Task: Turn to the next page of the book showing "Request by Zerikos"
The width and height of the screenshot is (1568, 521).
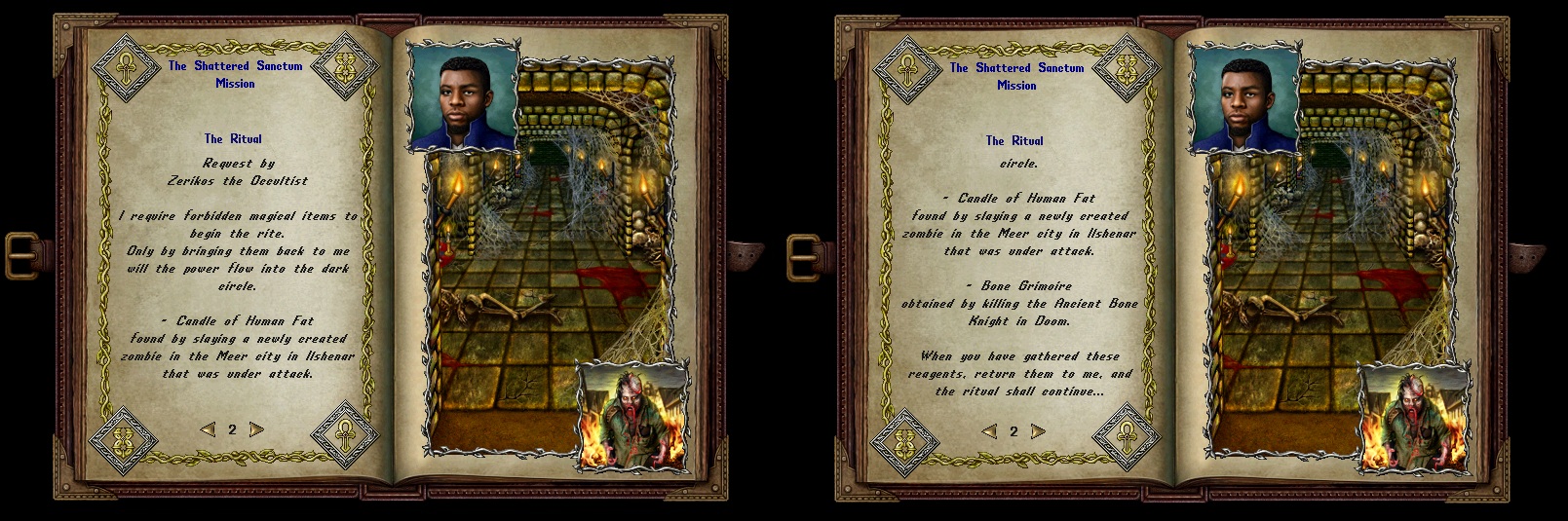Action: (256, 429)
